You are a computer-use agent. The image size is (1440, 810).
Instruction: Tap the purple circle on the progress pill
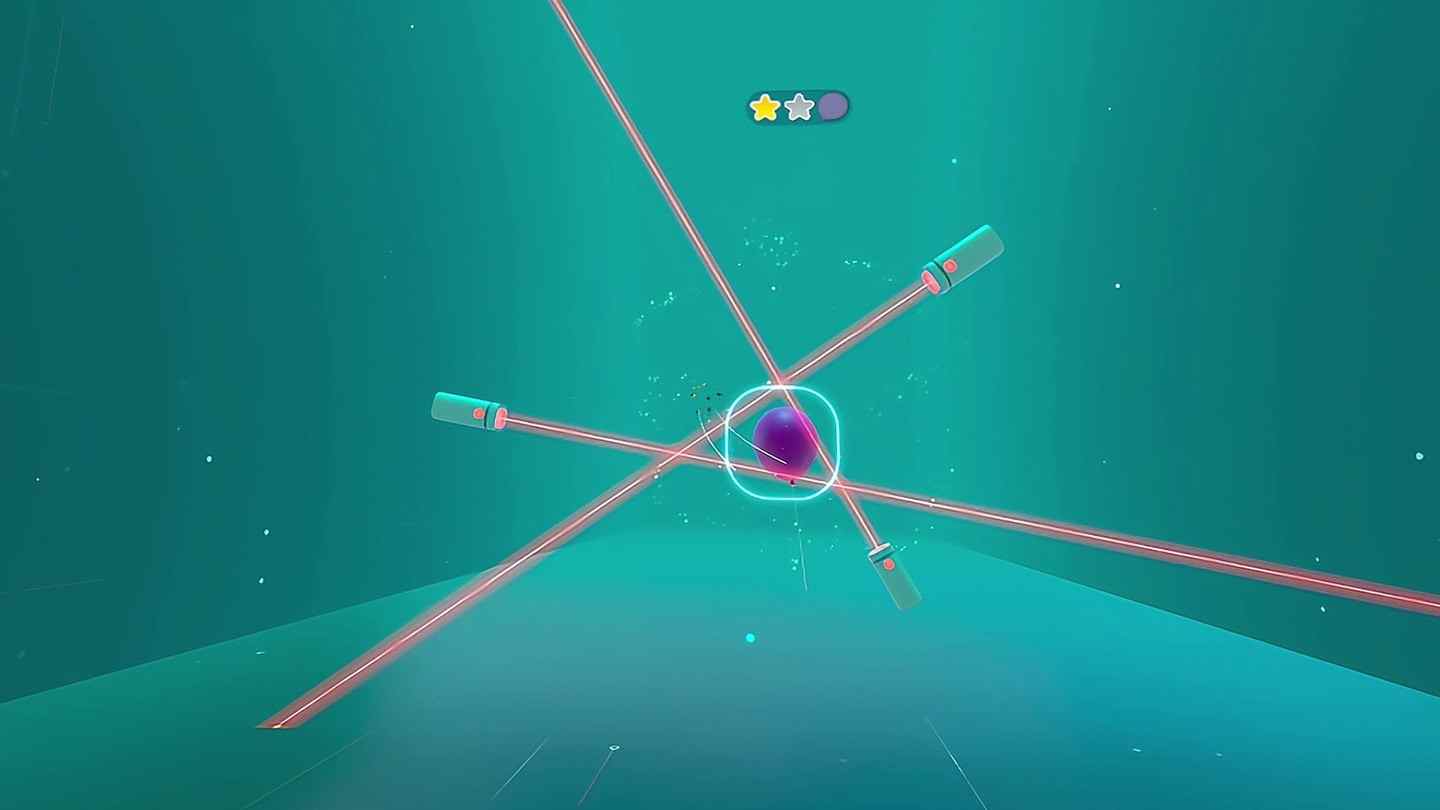832,107
